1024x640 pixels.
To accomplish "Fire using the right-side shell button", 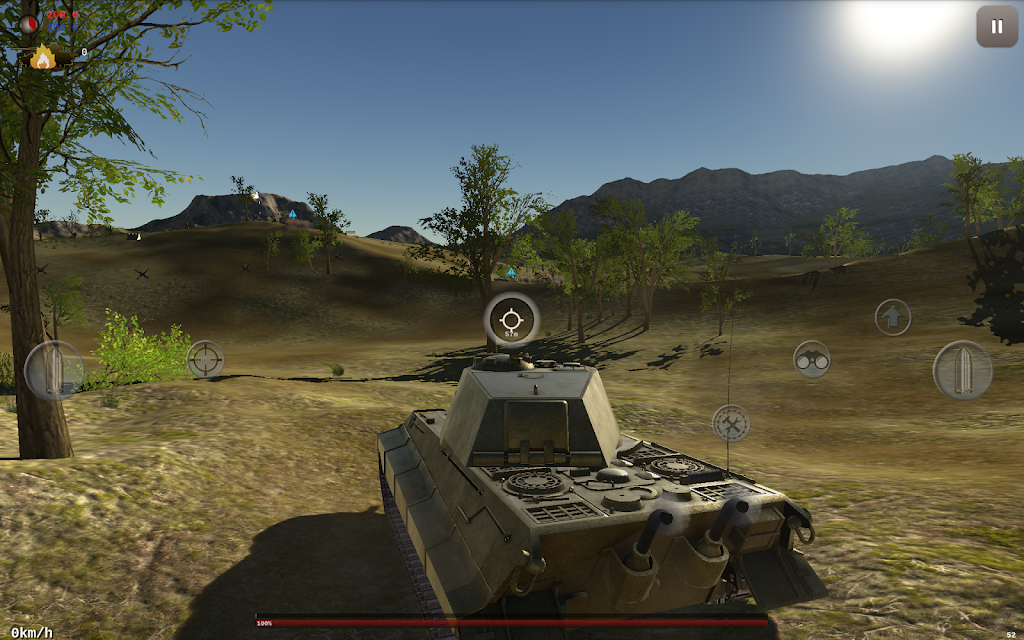I will click(962, 370).
